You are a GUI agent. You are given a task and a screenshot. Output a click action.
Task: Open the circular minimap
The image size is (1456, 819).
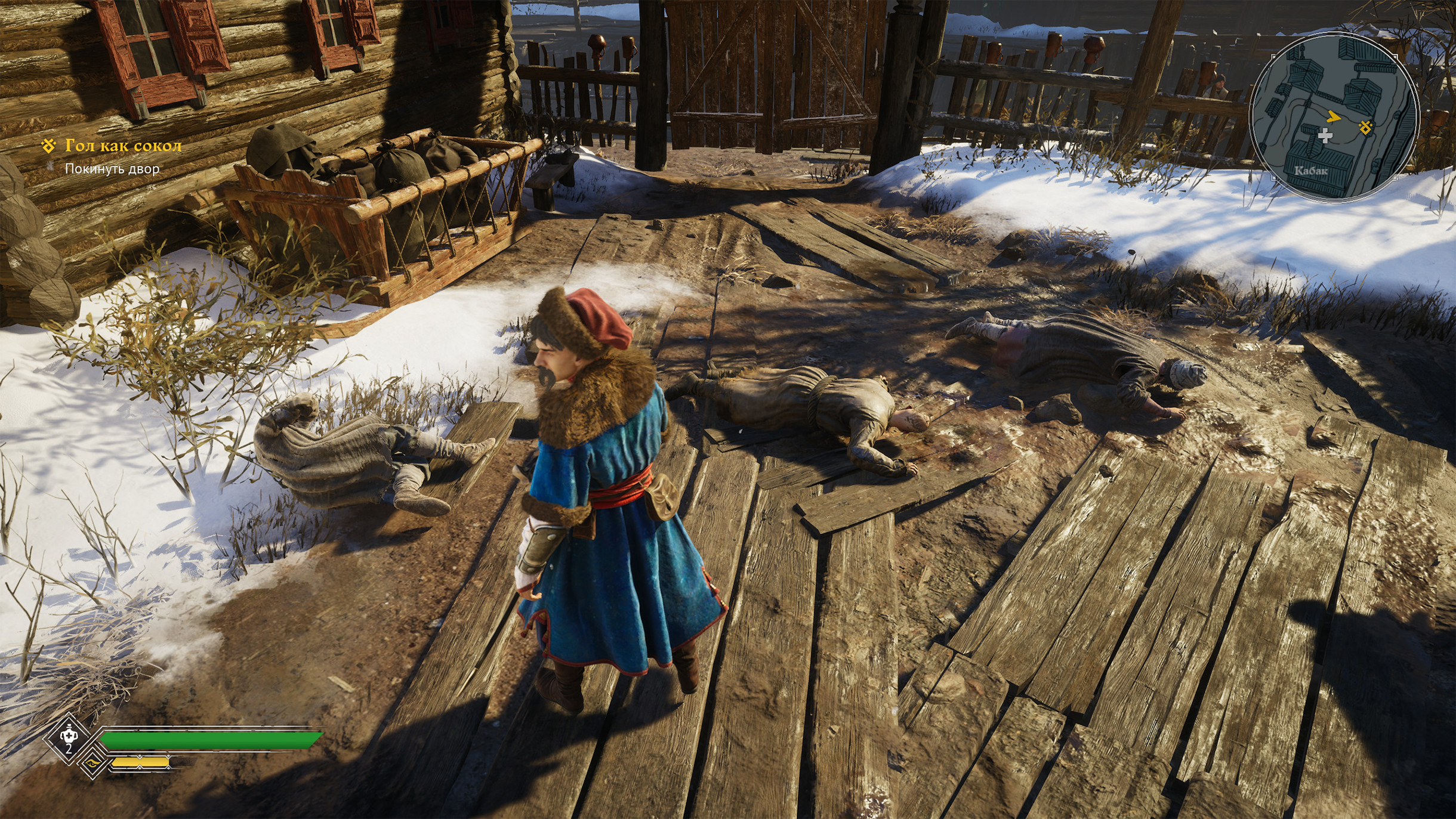[x=1334, y=116]
